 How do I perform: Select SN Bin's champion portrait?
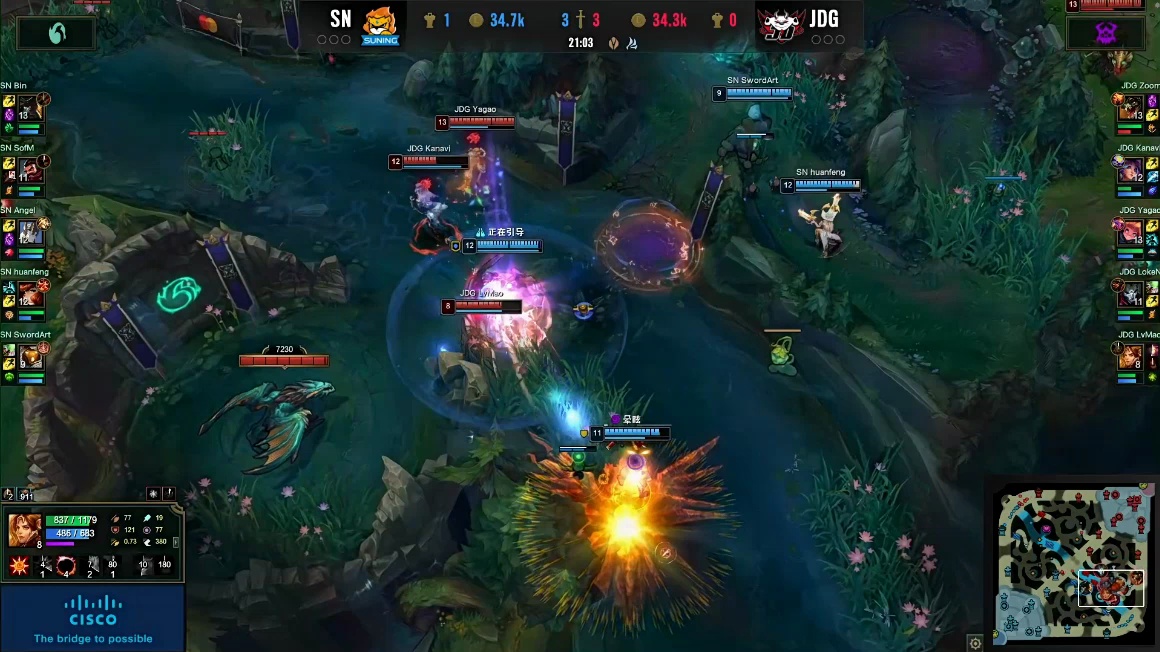click(x=32, y=106)
